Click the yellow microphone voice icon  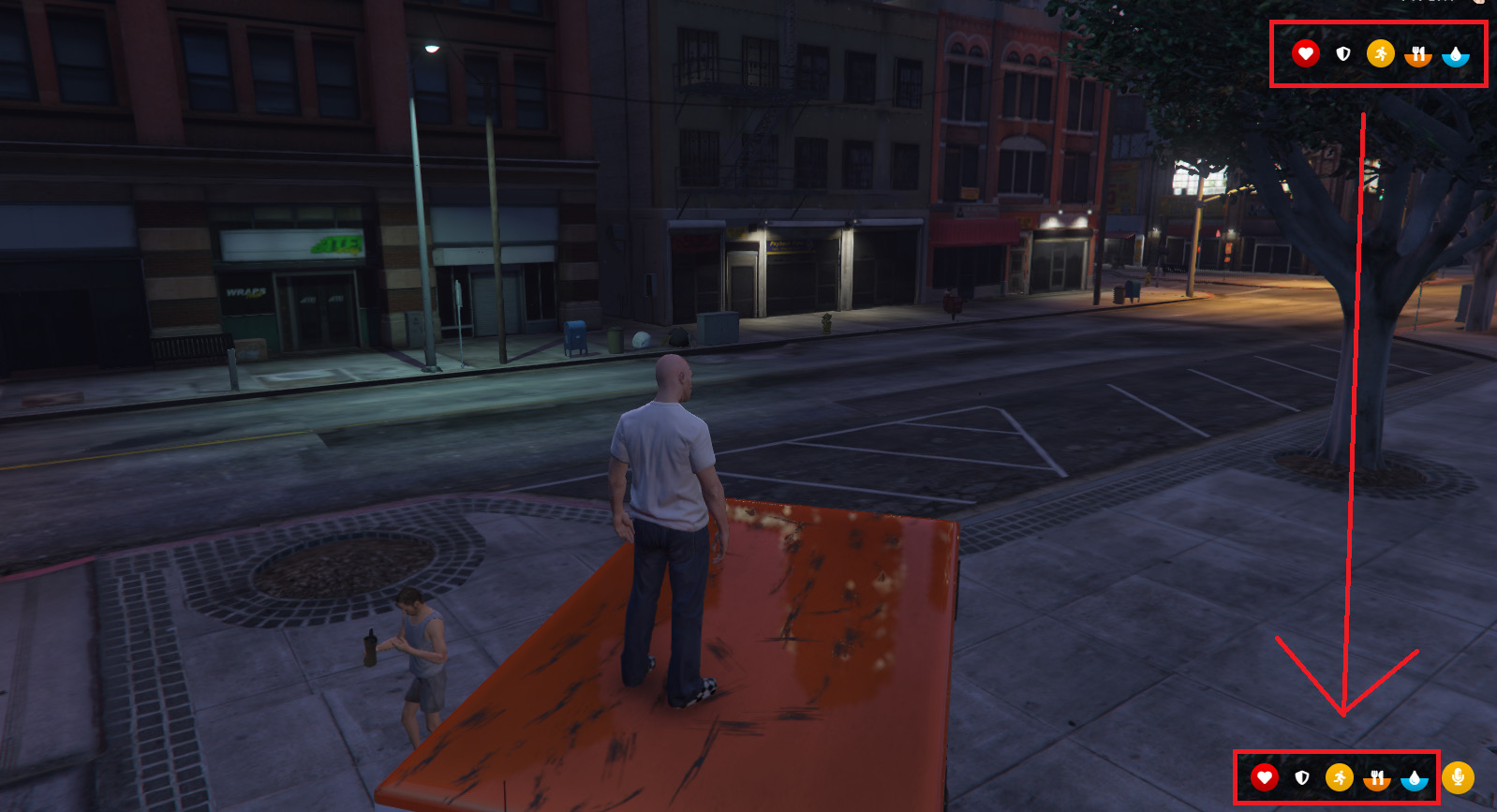point(1458,777)
